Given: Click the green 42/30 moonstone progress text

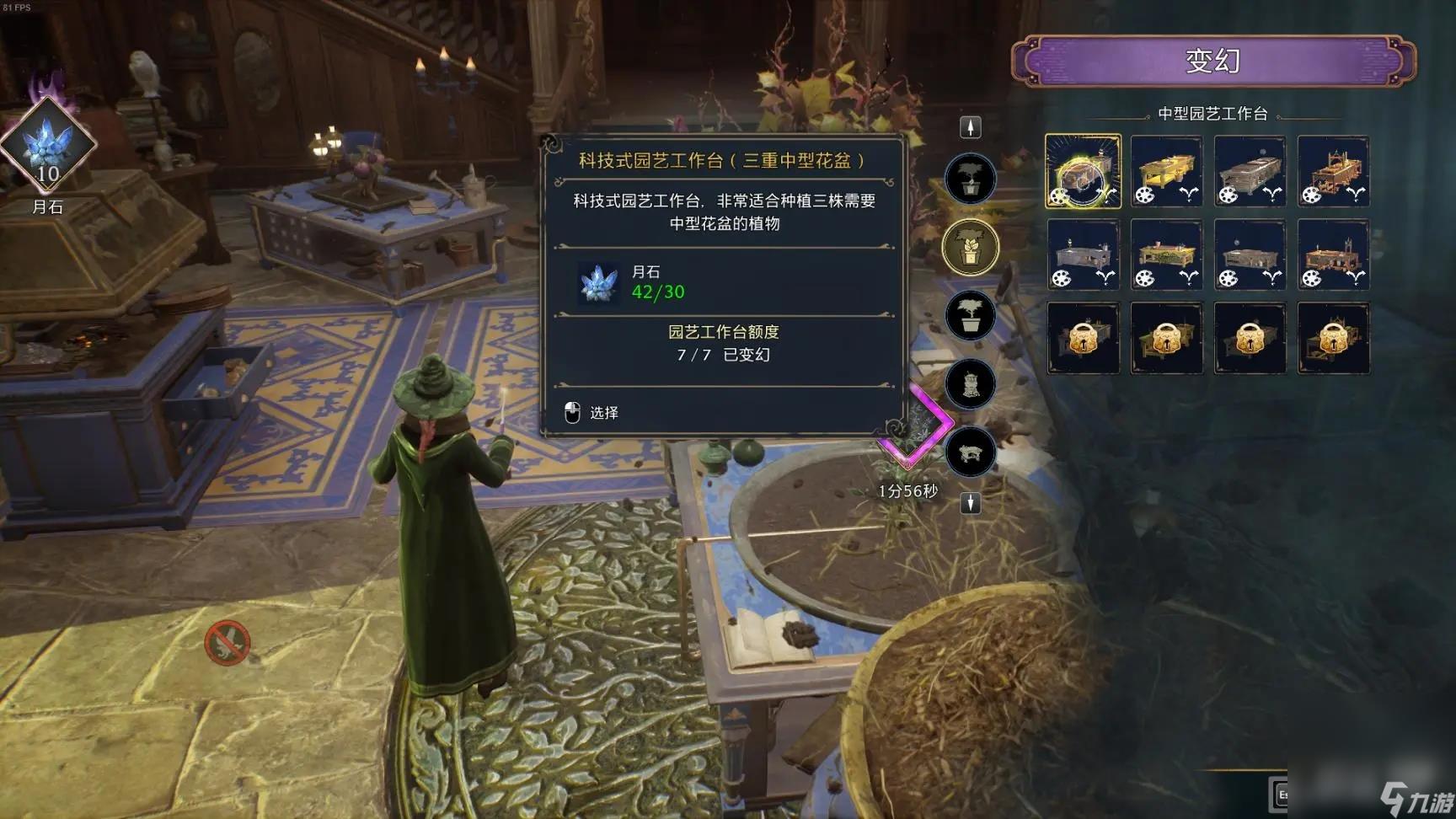Looking at the screenshot, I should [656, 293].
